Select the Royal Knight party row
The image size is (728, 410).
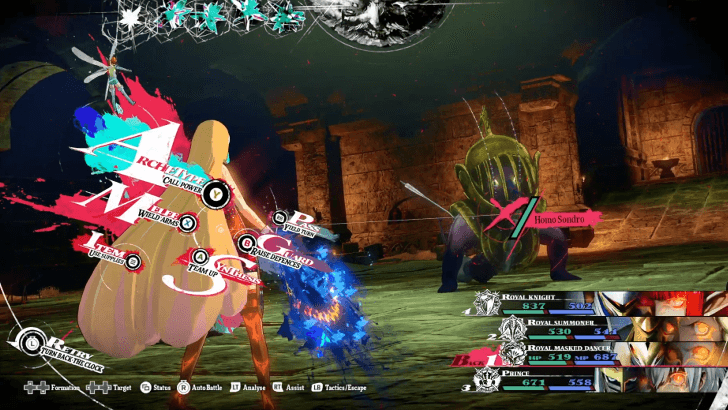pyautogui.click(x=600, y=303)
